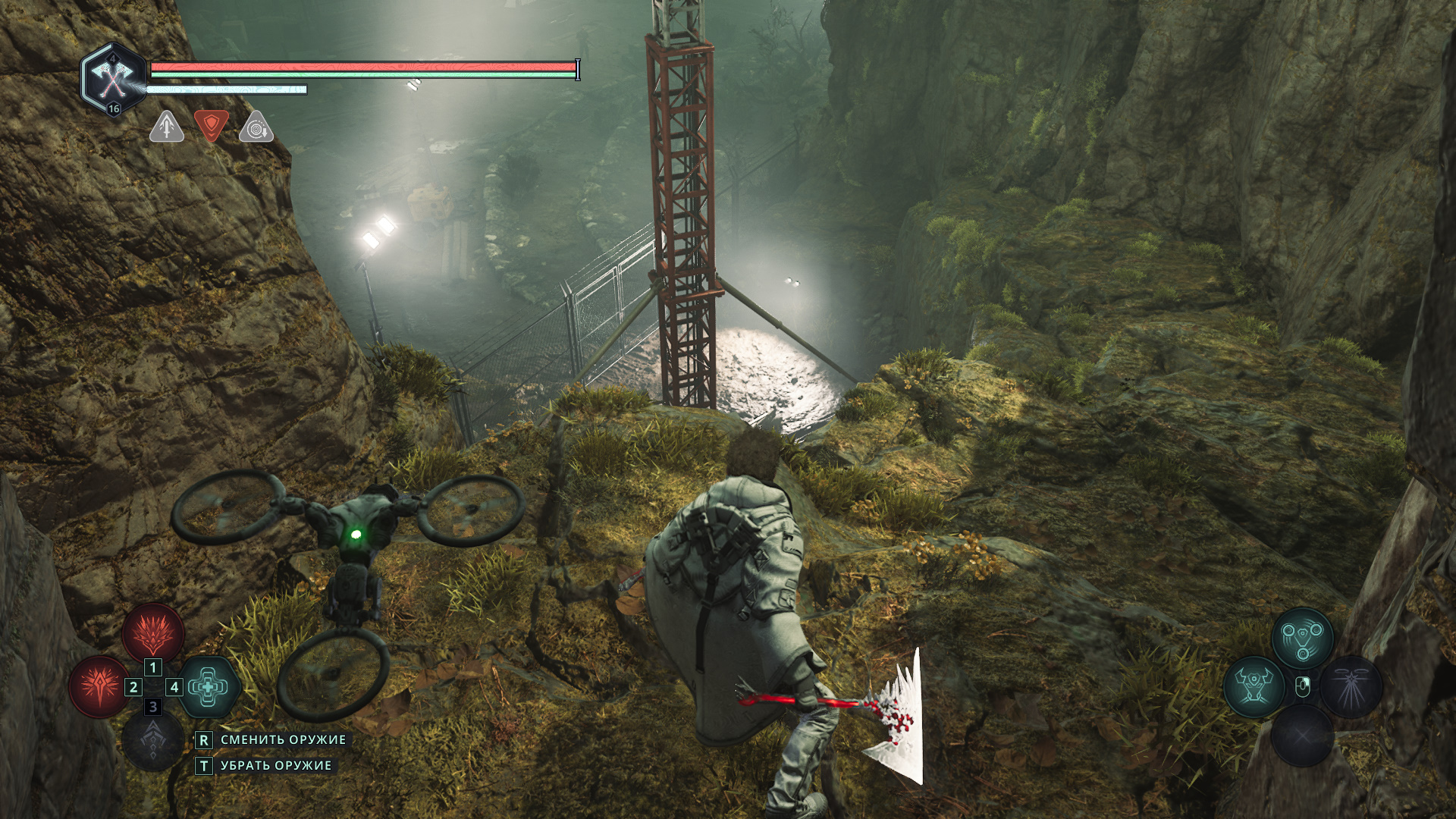Trigger the horned drone grab ability

(1254, 686)
